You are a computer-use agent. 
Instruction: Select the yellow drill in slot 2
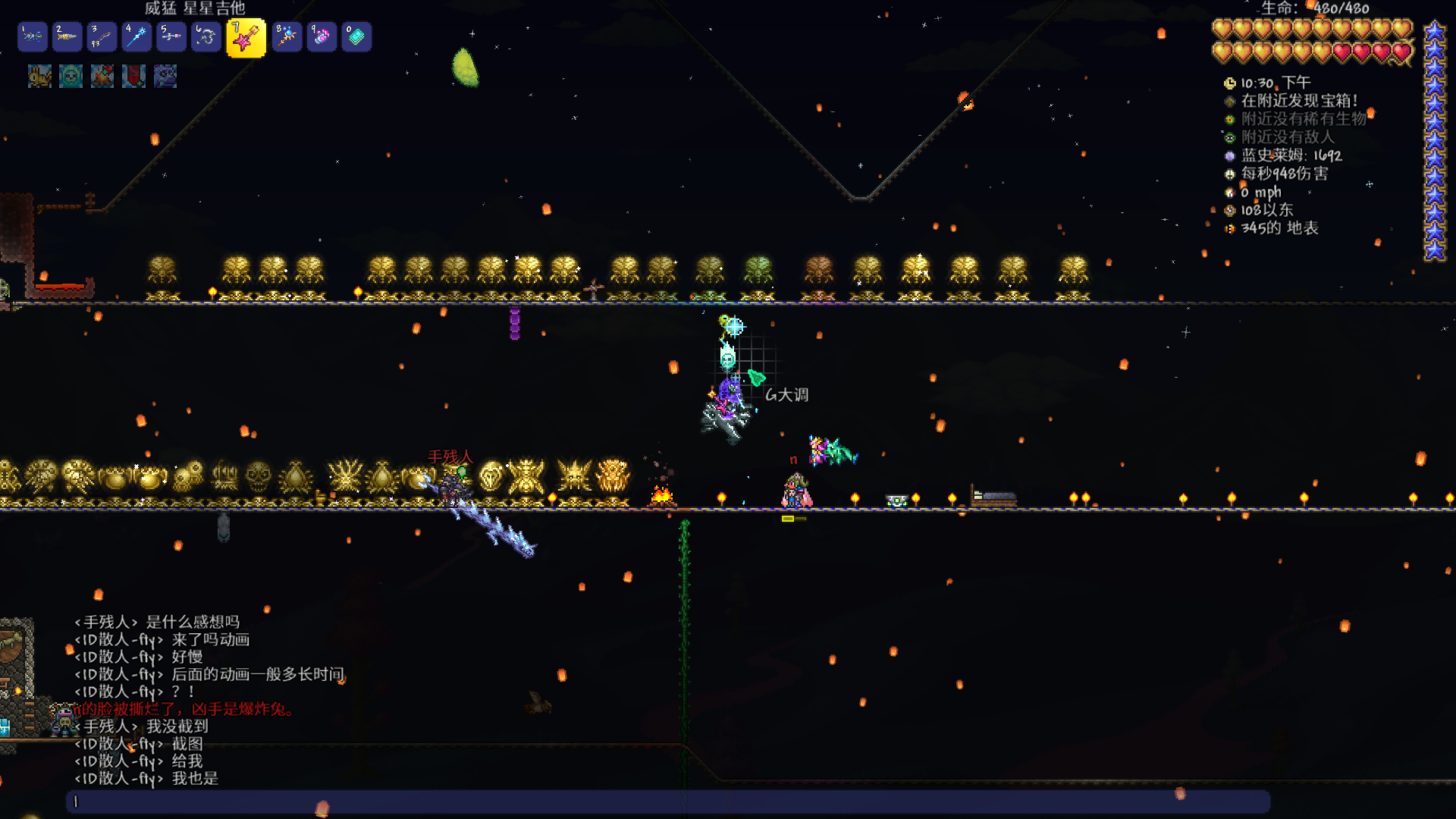click(67, 36)
